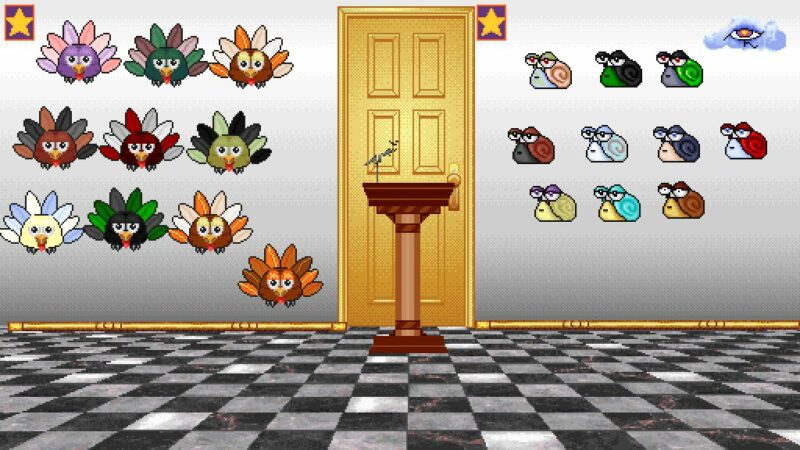Image resolution: width=800 pixels, height=450 pixels.
Task: Pick the brown turkey with black feathers
Action: click(54, 140)
